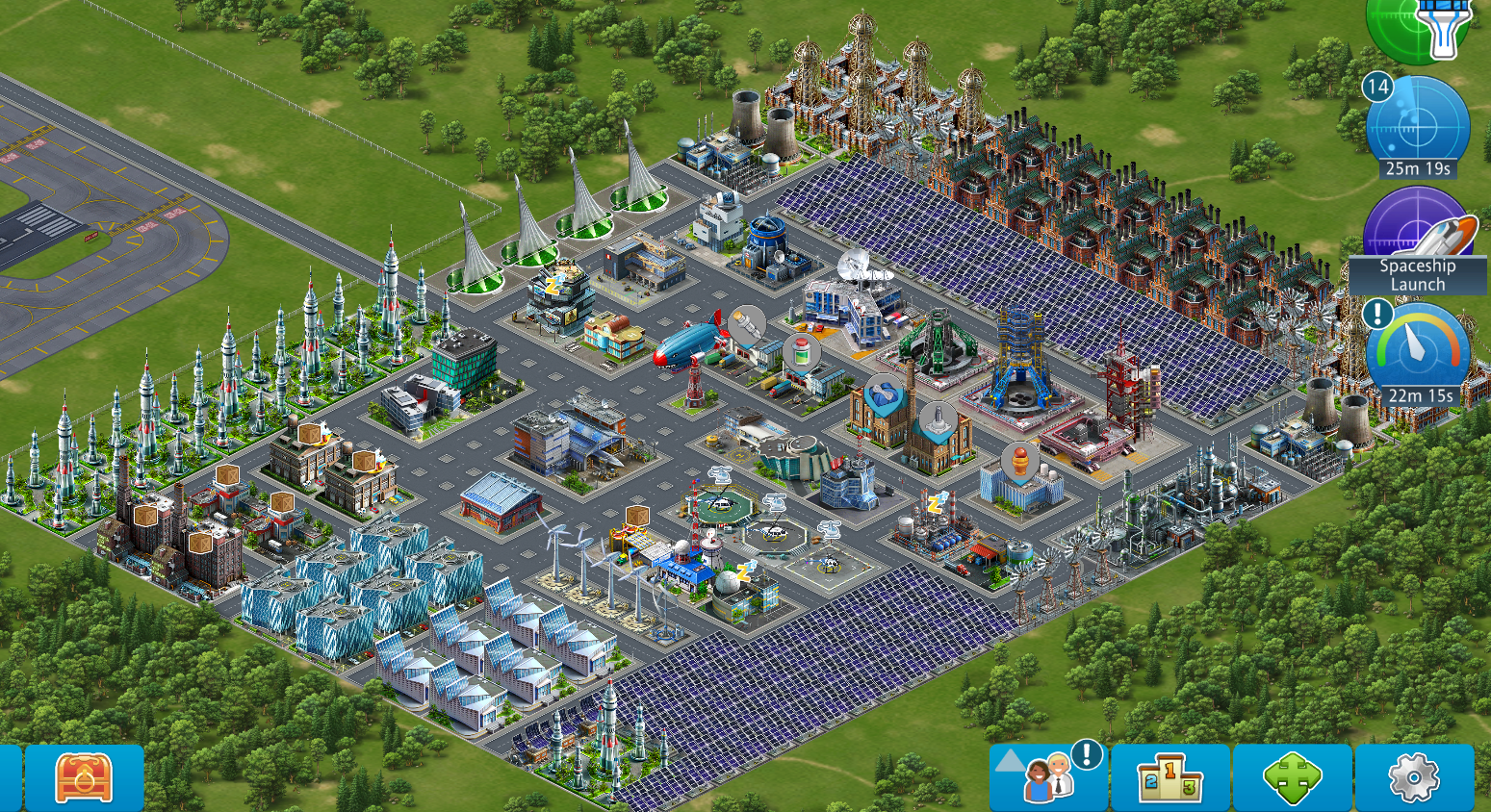Open the gear settings menu
1491x812 pixels.
(x=1413, y=777)
